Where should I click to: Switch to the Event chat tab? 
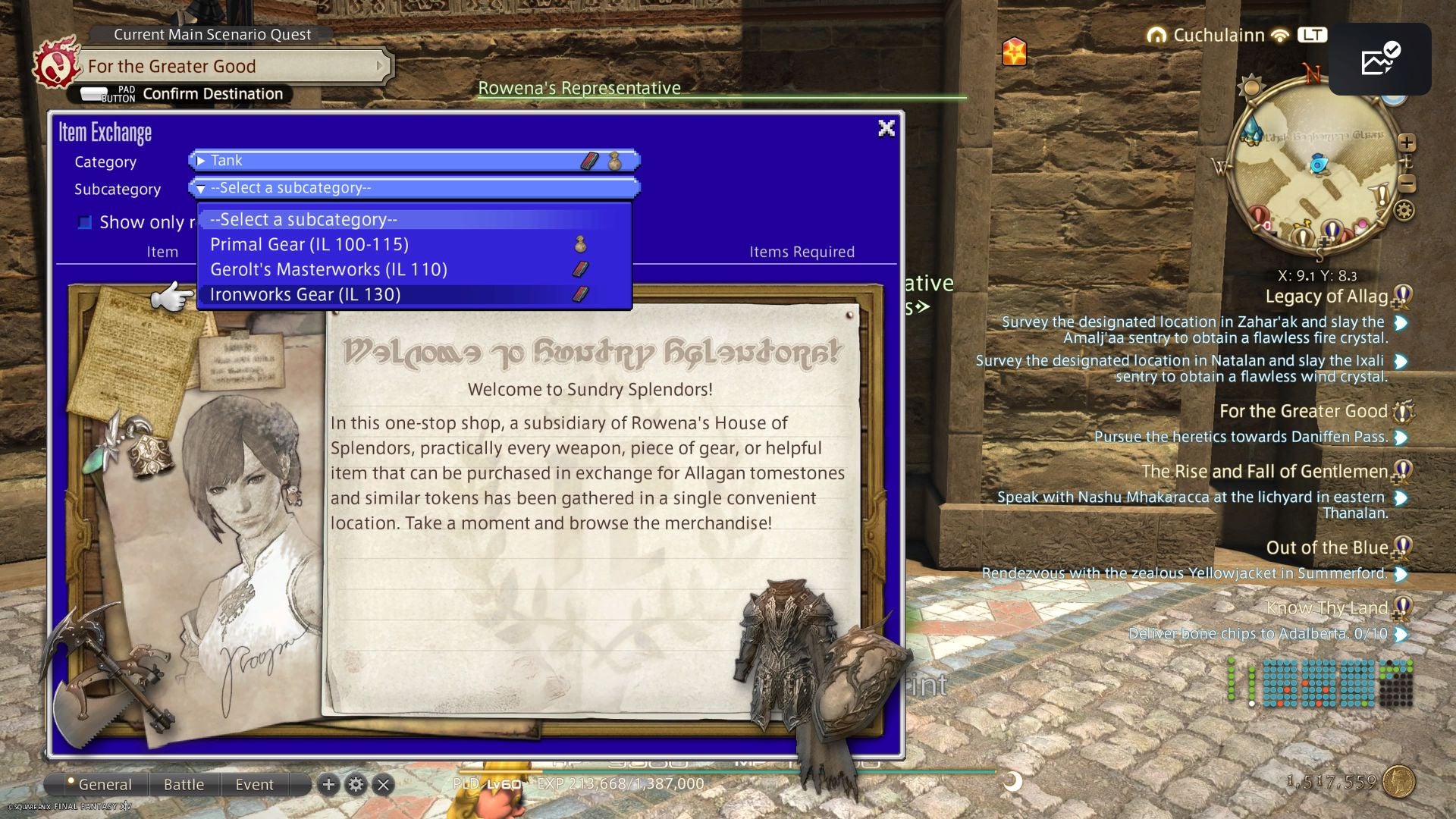point(254,784)
